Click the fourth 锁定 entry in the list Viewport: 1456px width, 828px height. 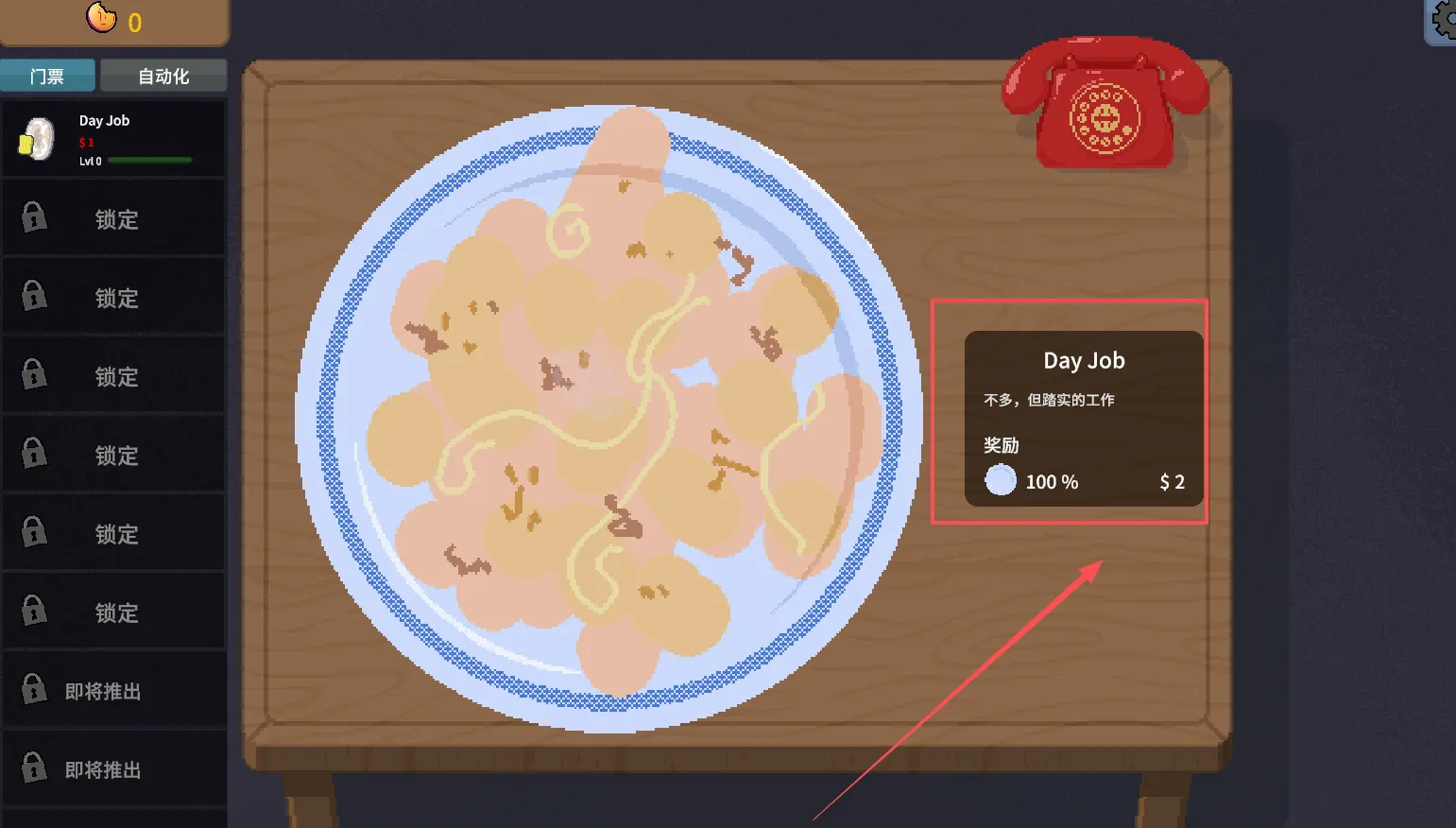[113, 455]
